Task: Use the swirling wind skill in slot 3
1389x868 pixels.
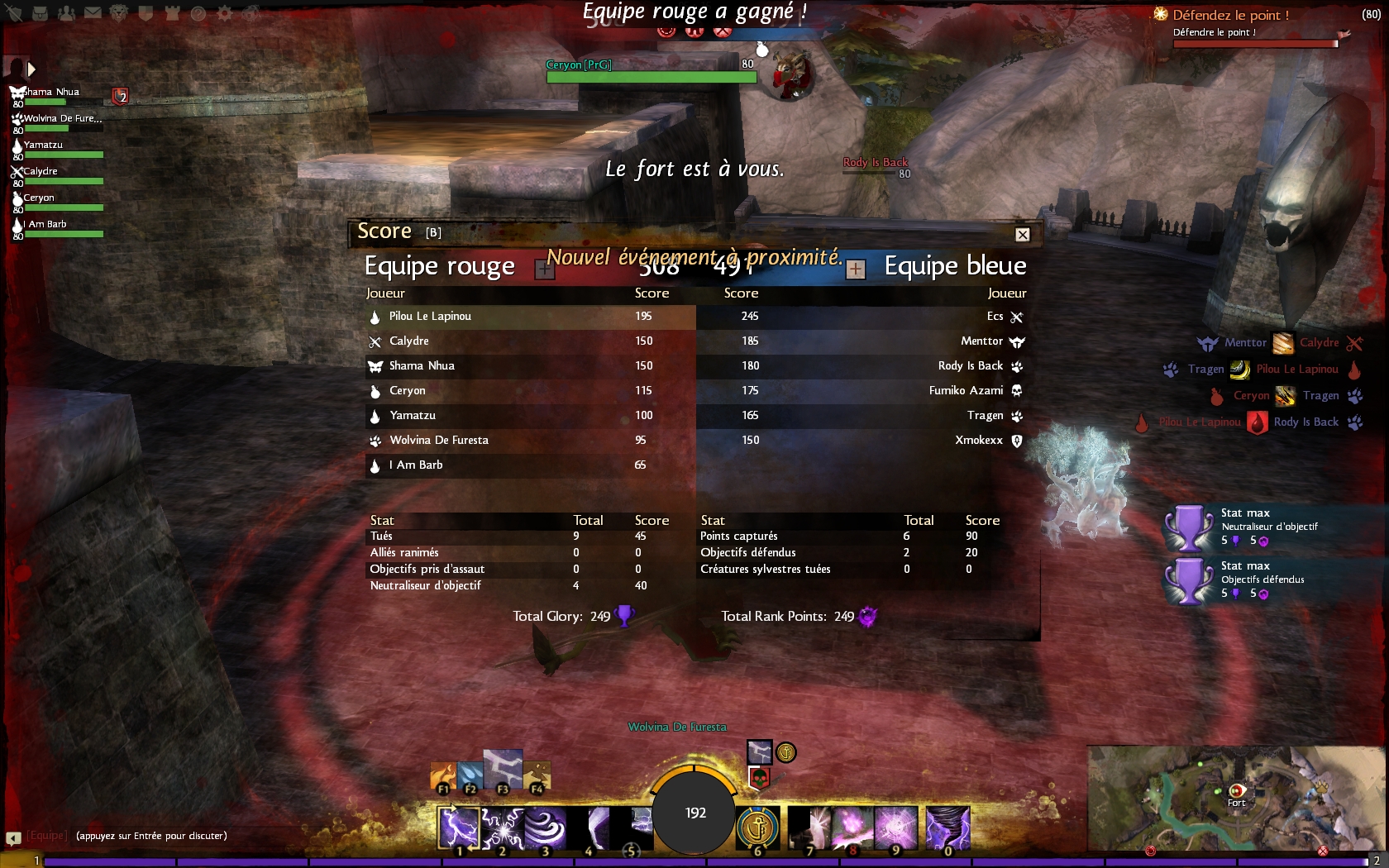Action: [x=545, y=828]
